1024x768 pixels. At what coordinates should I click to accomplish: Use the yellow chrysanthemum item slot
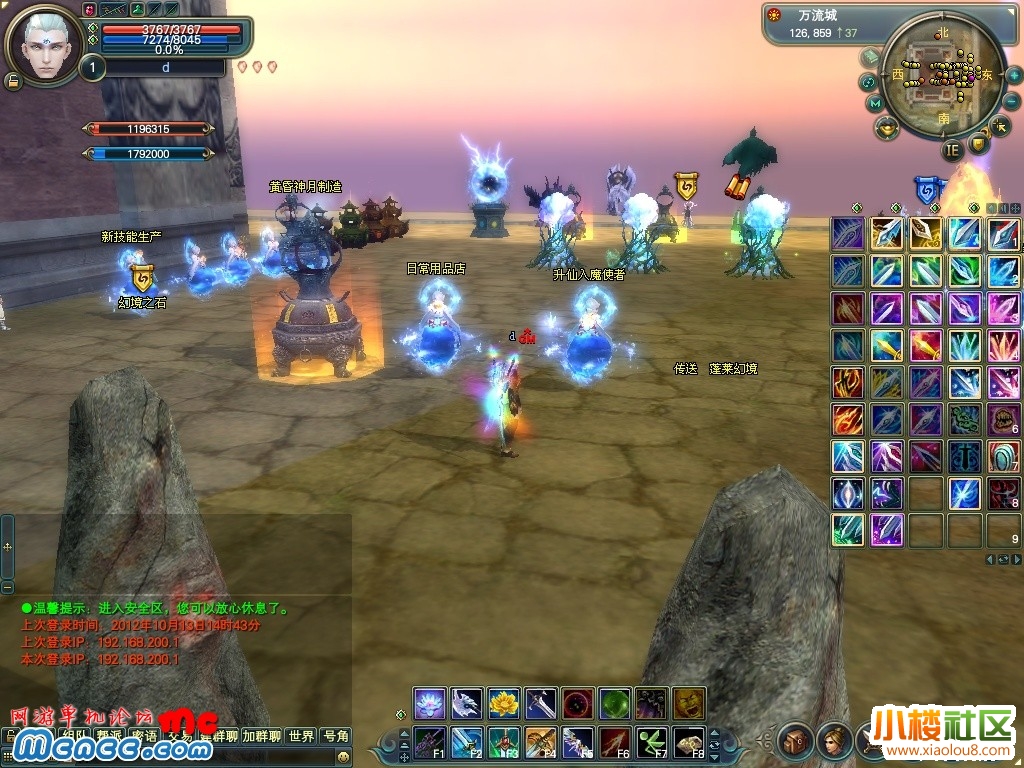(x=504, y=703)
